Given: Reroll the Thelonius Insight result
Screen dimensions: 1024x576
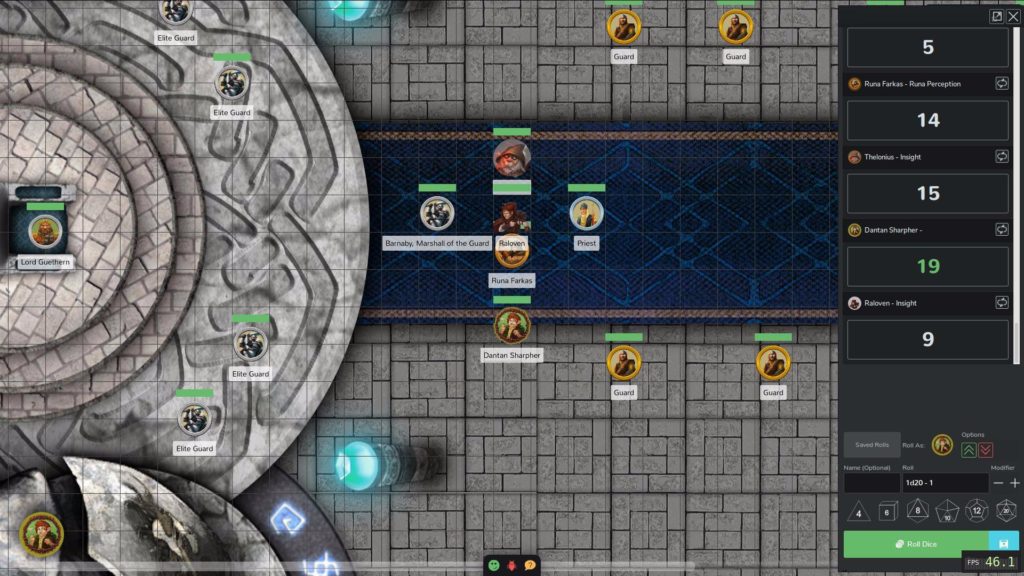Looking at the screenshot, I should click(x=1002, y=157).
